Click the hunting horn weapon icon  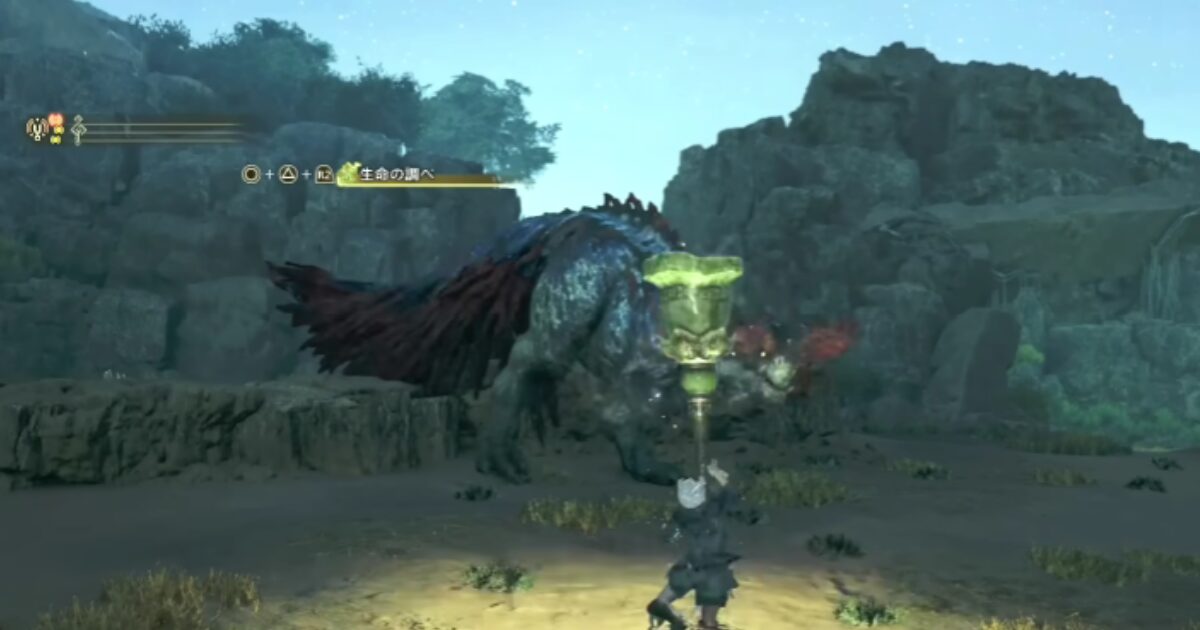[x=37, y=129]
